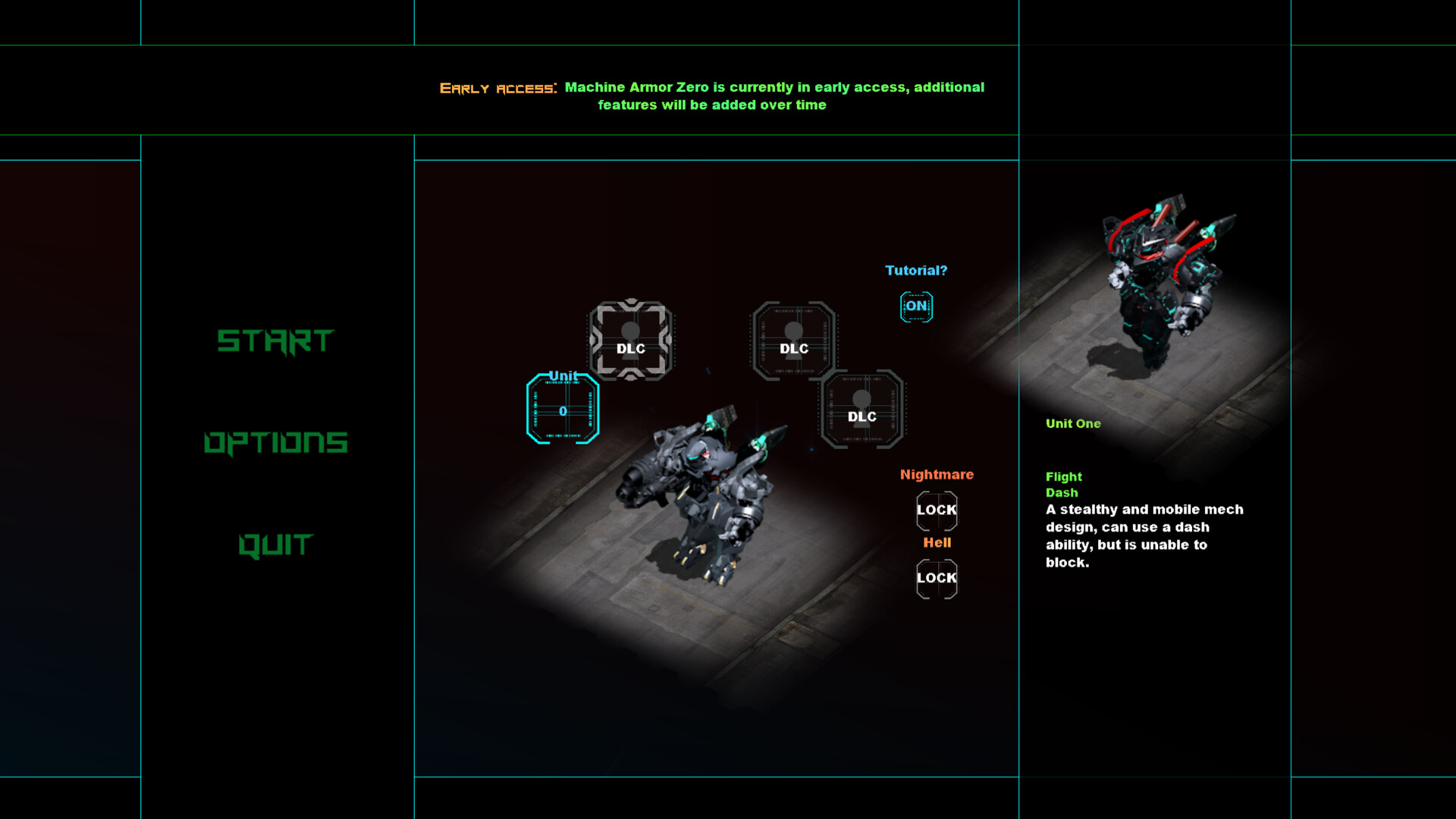
Task: Click the Dash ability text
Action: (1061, 492)
